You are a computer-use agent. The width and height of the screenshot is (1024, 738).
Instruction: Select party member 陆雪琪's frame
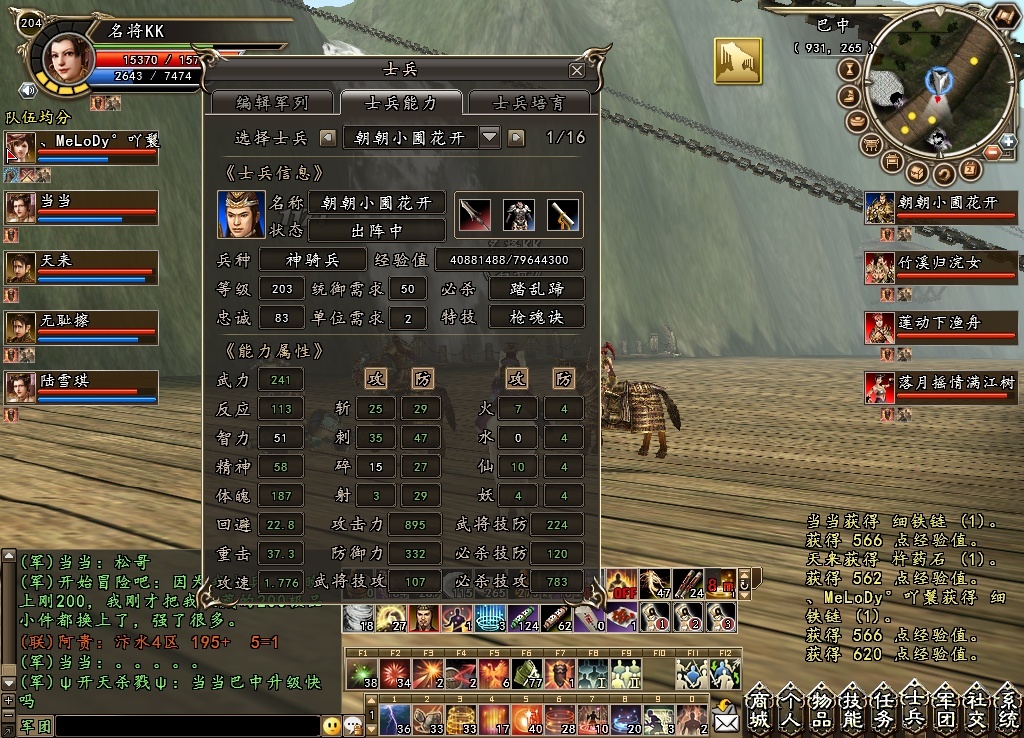82,386
